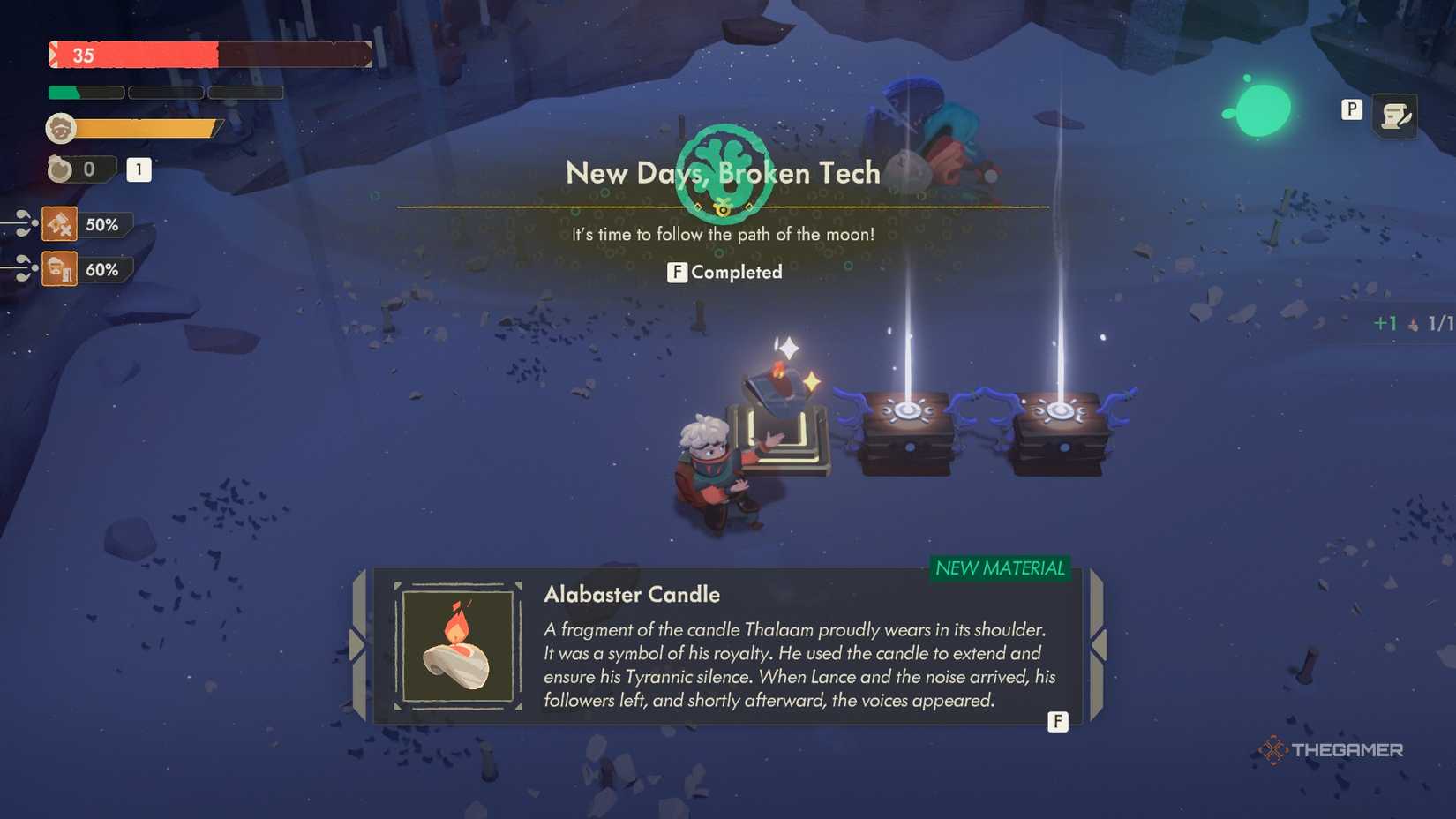Viewport: 1456px width, 819px height.
Task: Click the player portrait icon
Action: 60,127
